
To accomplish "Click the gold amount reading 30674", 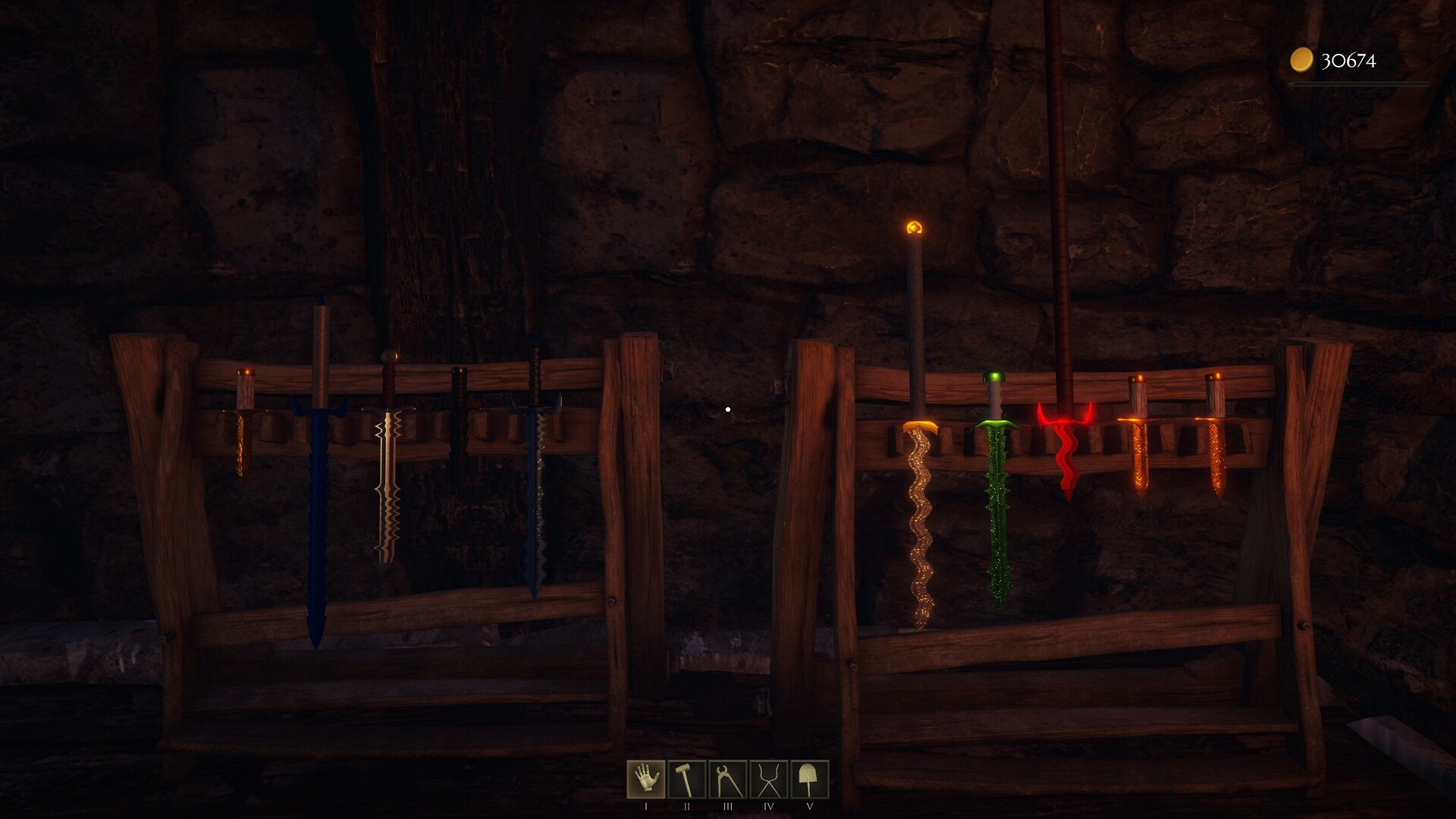I will pyautogui.click(x=1348, y=59).
